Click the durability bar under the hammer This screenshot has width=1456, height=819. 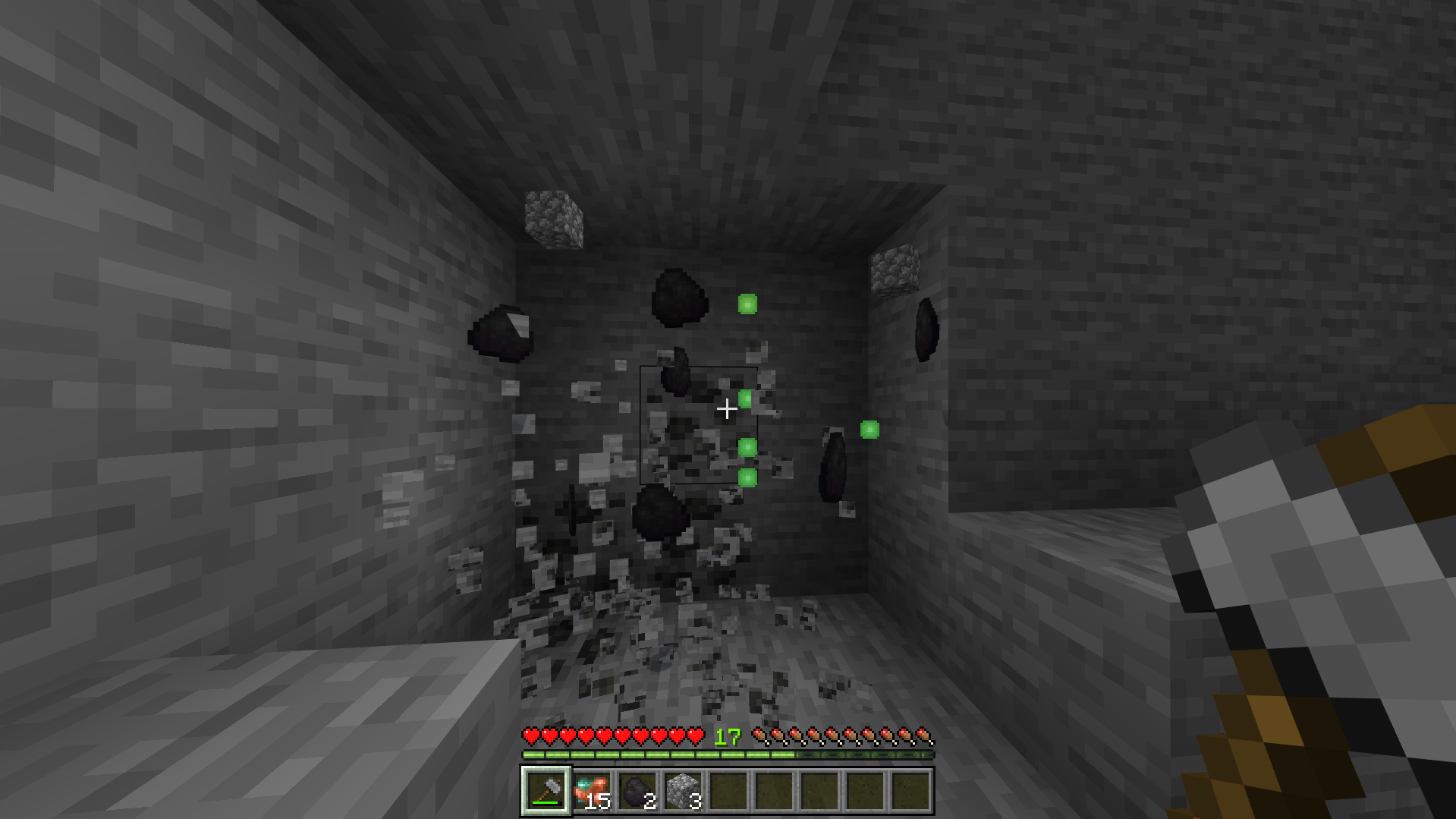tap(544, 802)
